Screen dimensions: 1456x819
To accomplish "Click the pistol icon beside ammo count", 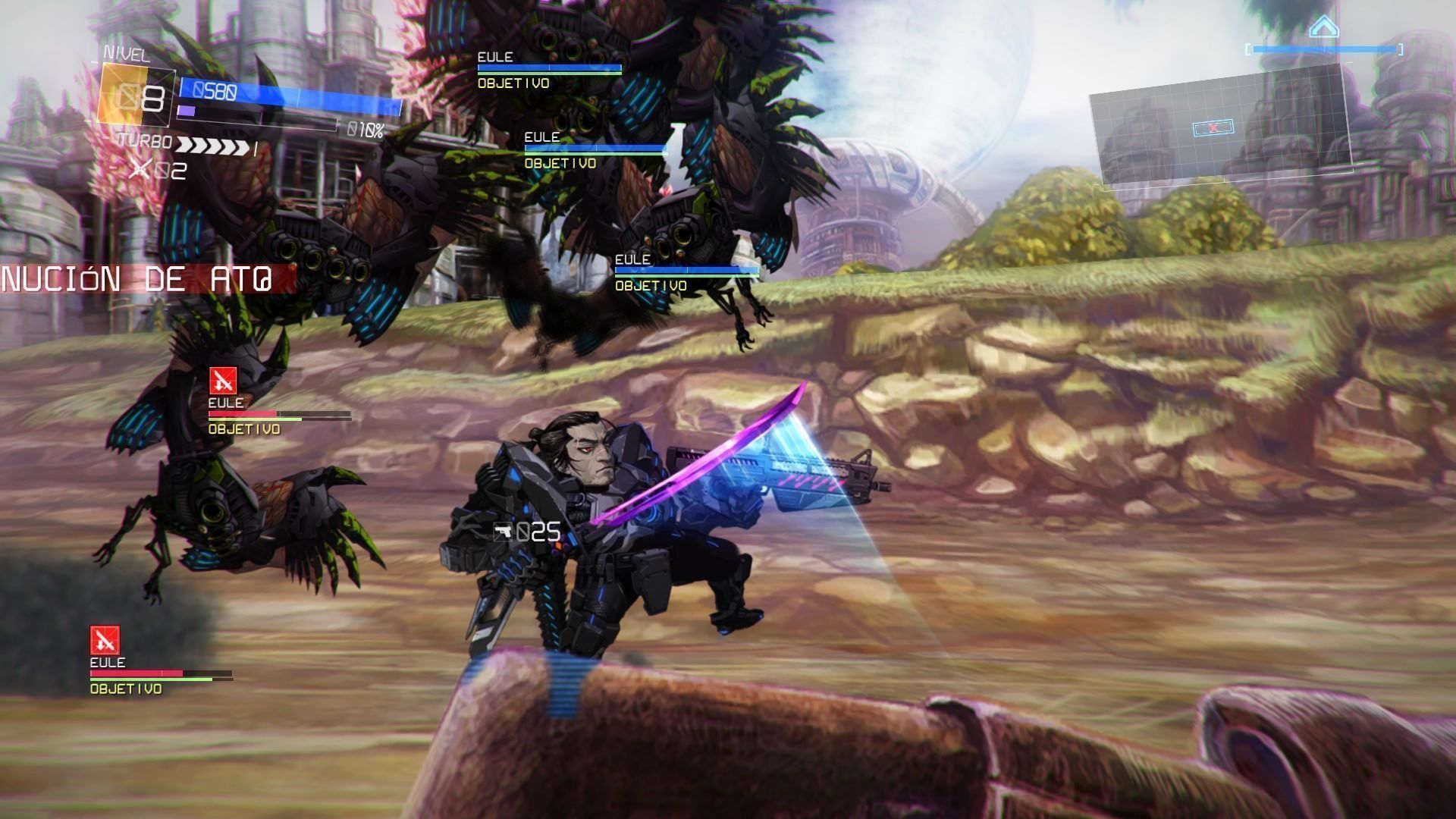I will [x=503, y=532].
